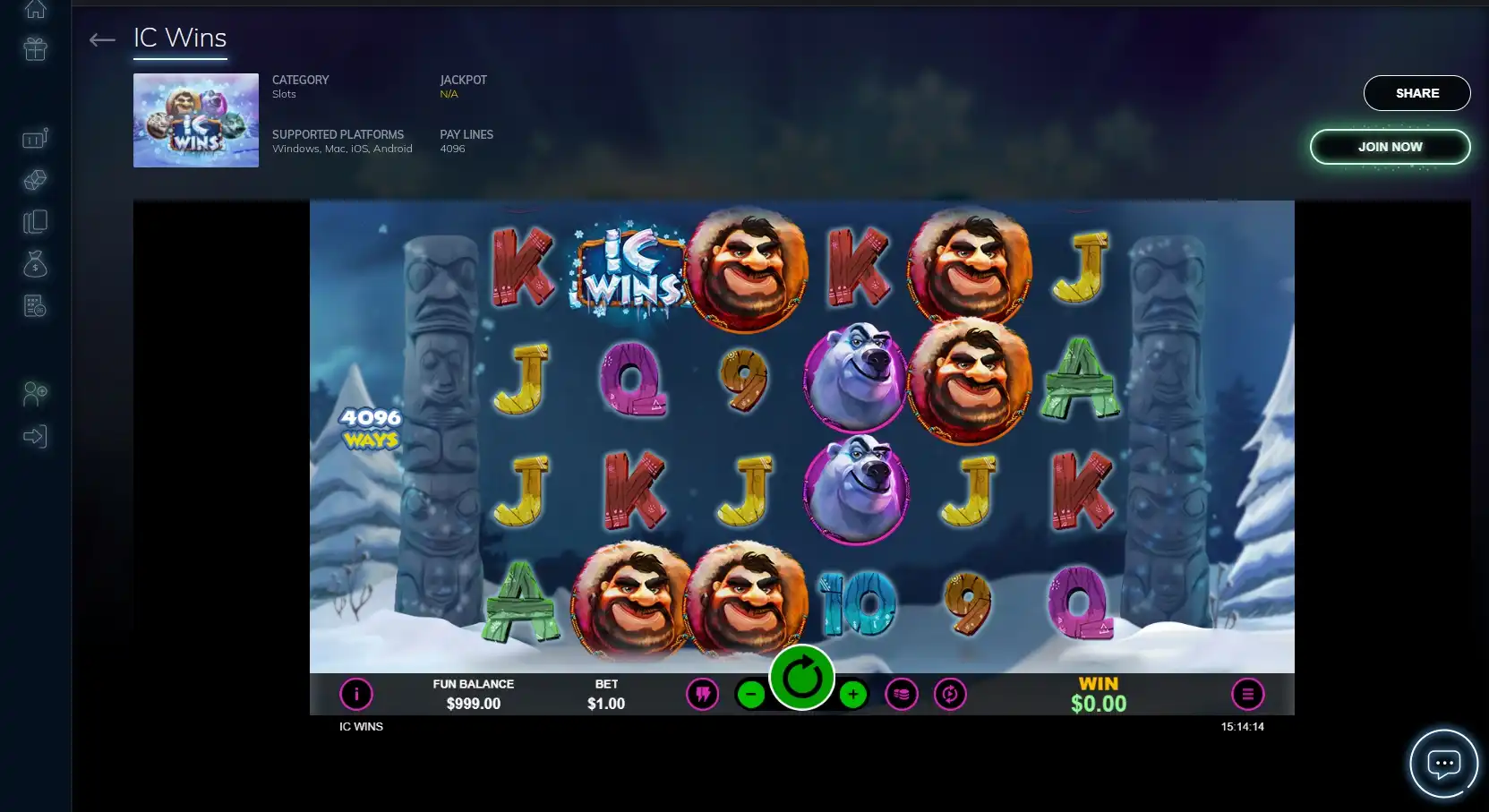Decrease the bet with the minus button

pyautogui.click(x=751, y=694)
